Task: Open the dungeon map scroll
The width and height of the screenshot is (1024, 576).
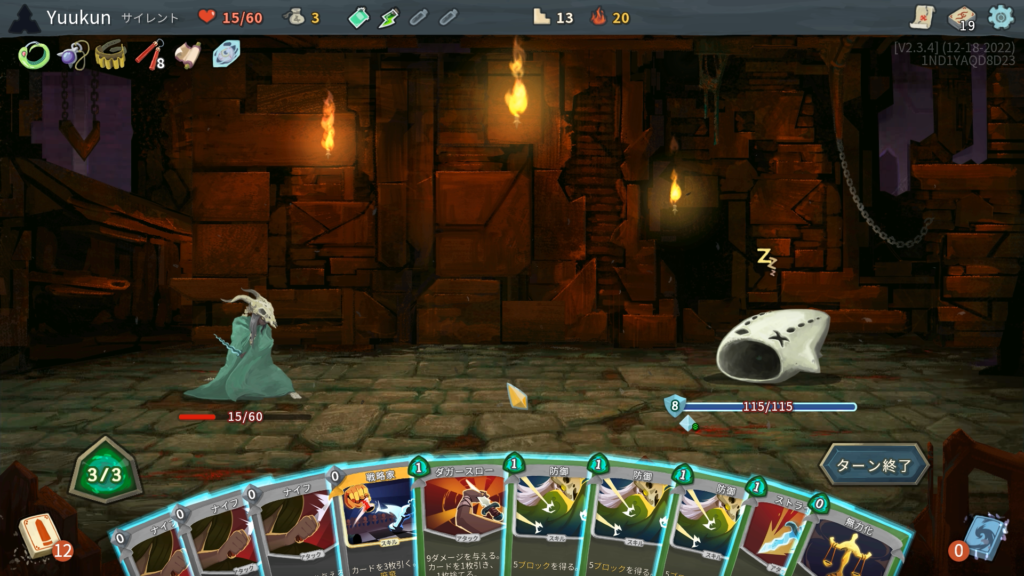Action: pyautogui.click(x=922, y=17)
